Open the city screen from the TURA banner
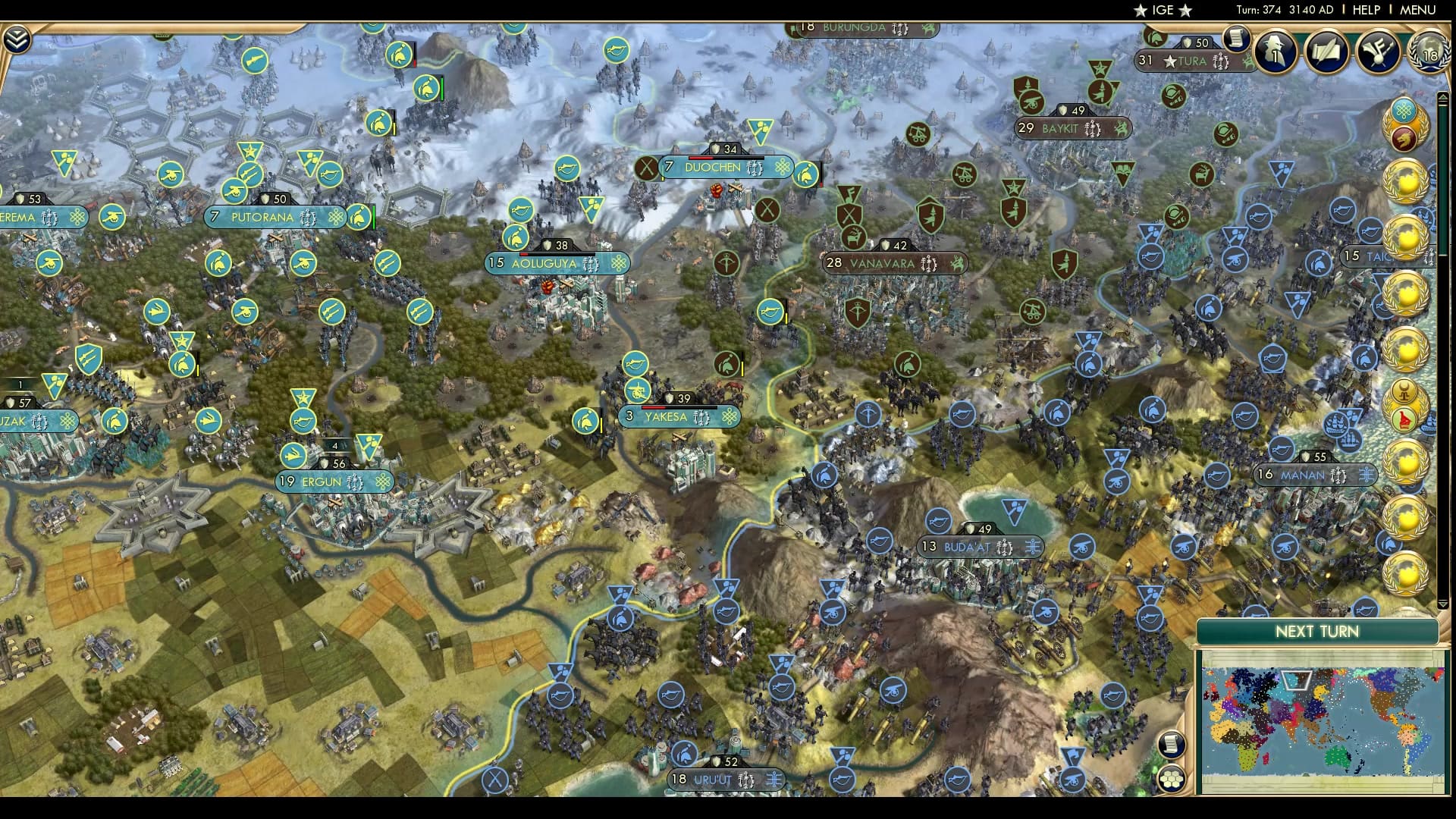Screen dimensions: 1456x819 tap(1191, 61)
